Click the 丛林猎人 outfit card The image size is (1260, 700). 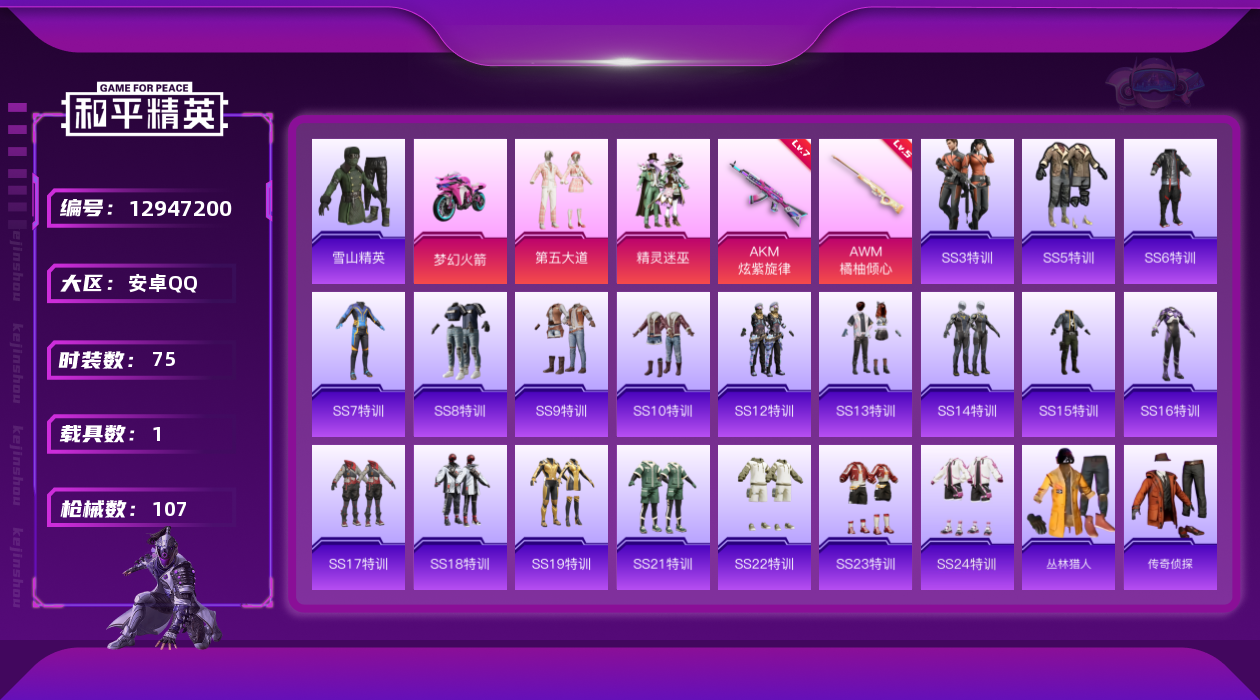(x=1068, y=517)
